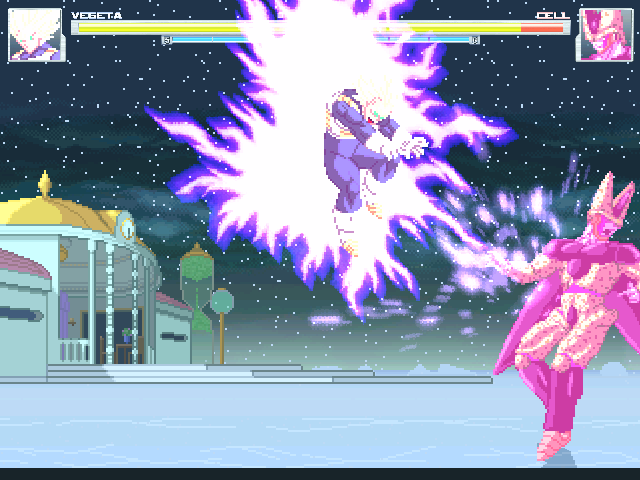Click Cell's character portrait
Screen dimensions: 640x480
605,36
